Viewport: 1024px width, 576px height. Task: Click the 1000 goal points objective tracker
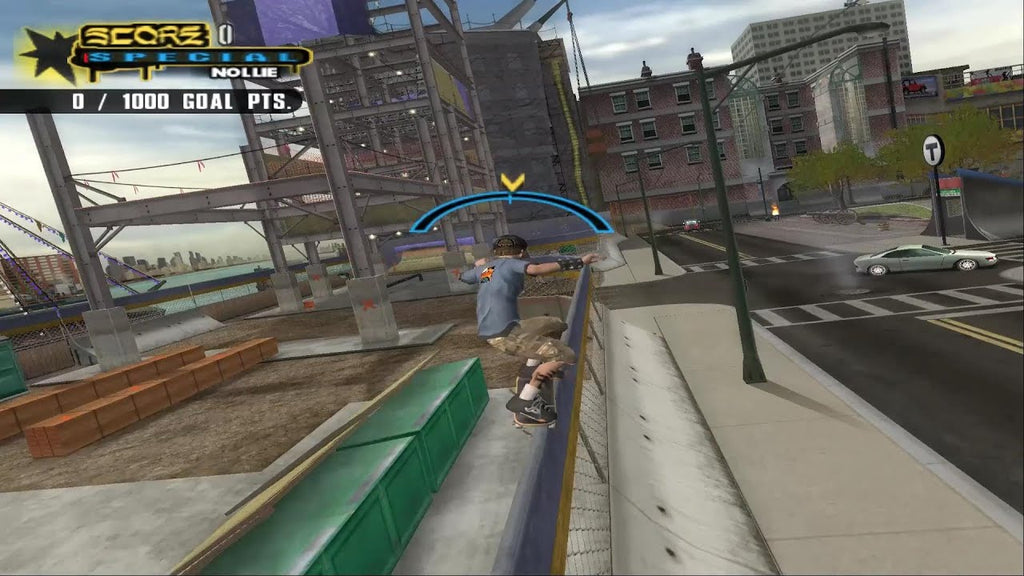point(186,101)
